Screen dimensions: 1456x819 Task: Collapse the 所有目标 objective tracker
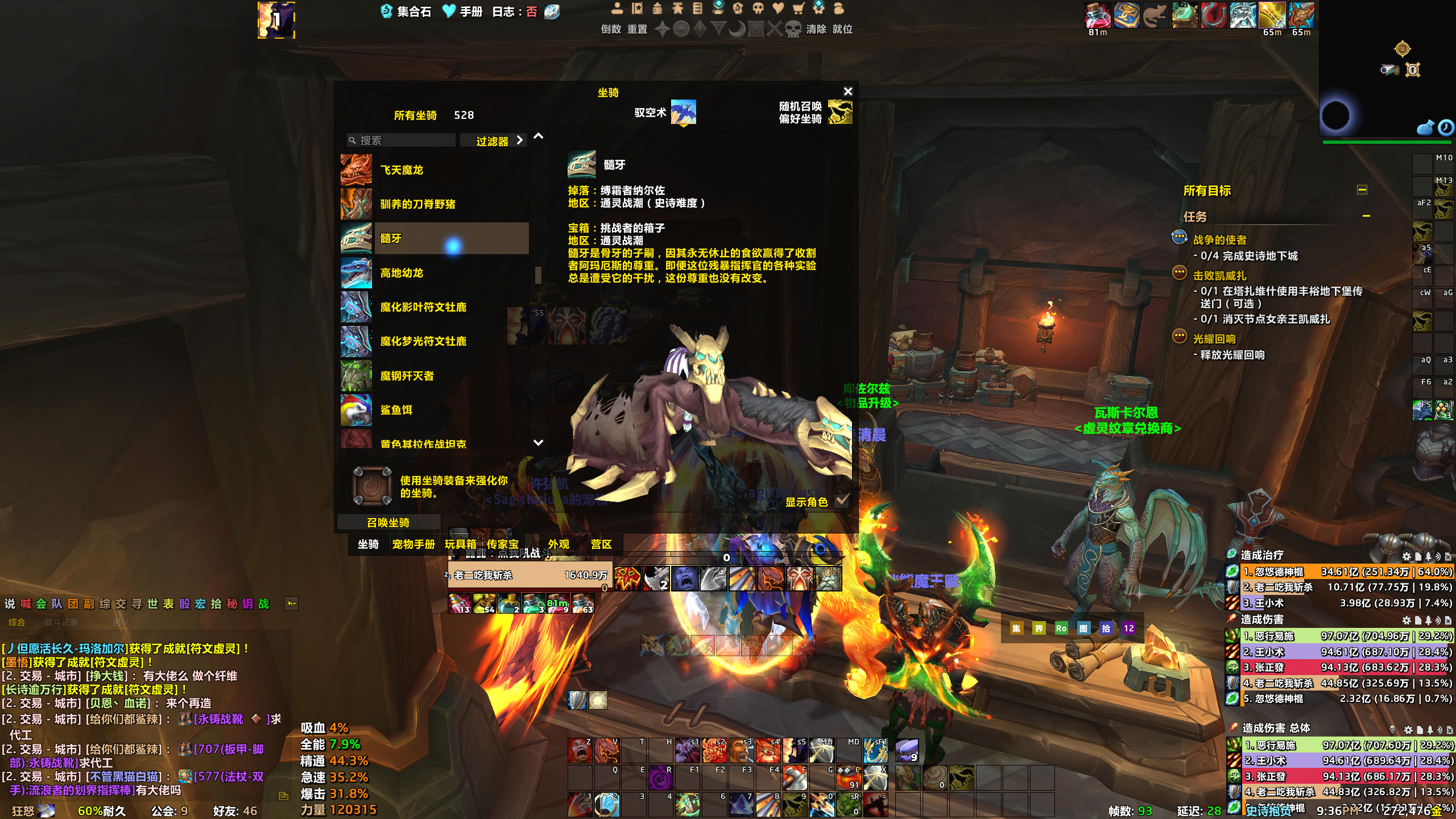tap(1362, 190)
